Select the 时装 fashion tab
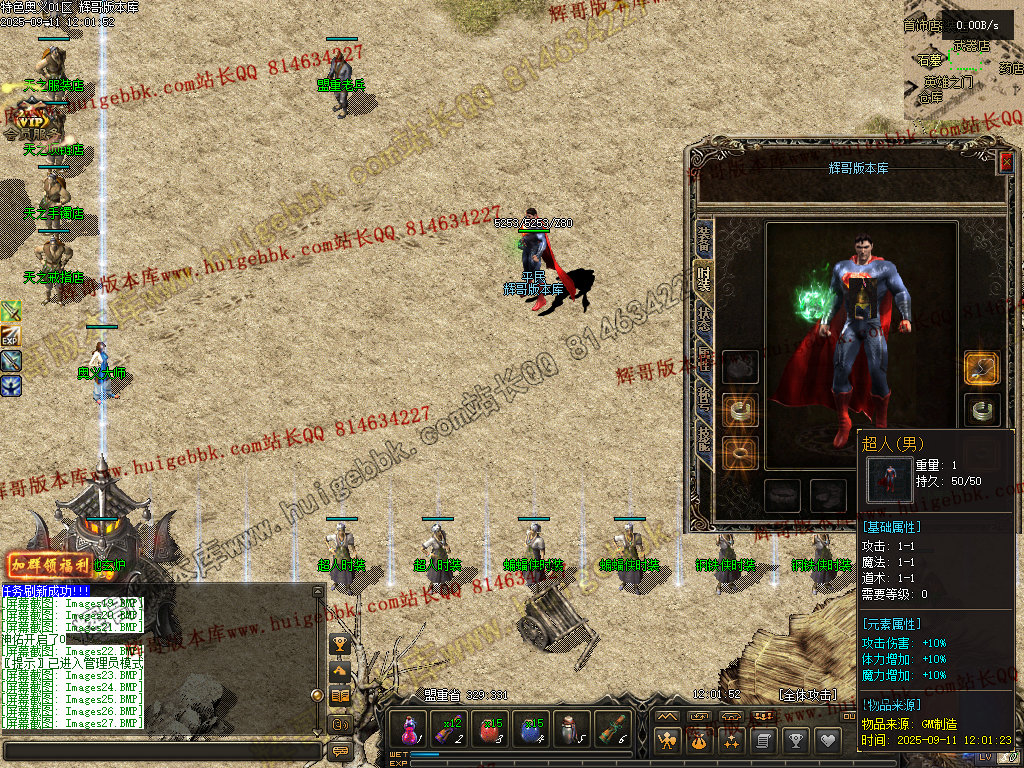1024x768 pixels. click(x=704, y=280)
